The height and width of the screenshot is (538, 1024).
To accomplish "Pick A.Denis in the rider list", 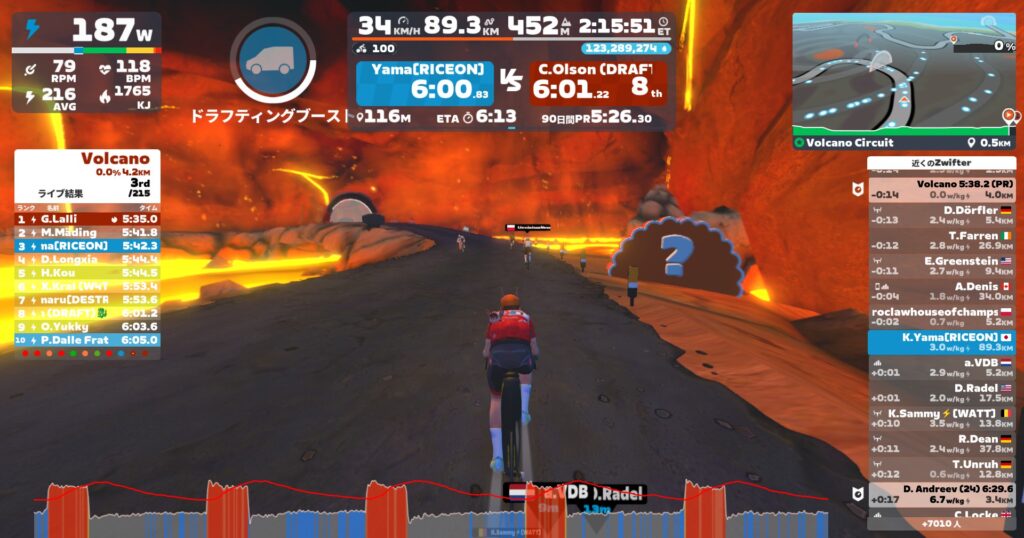I will coord(940,290).
